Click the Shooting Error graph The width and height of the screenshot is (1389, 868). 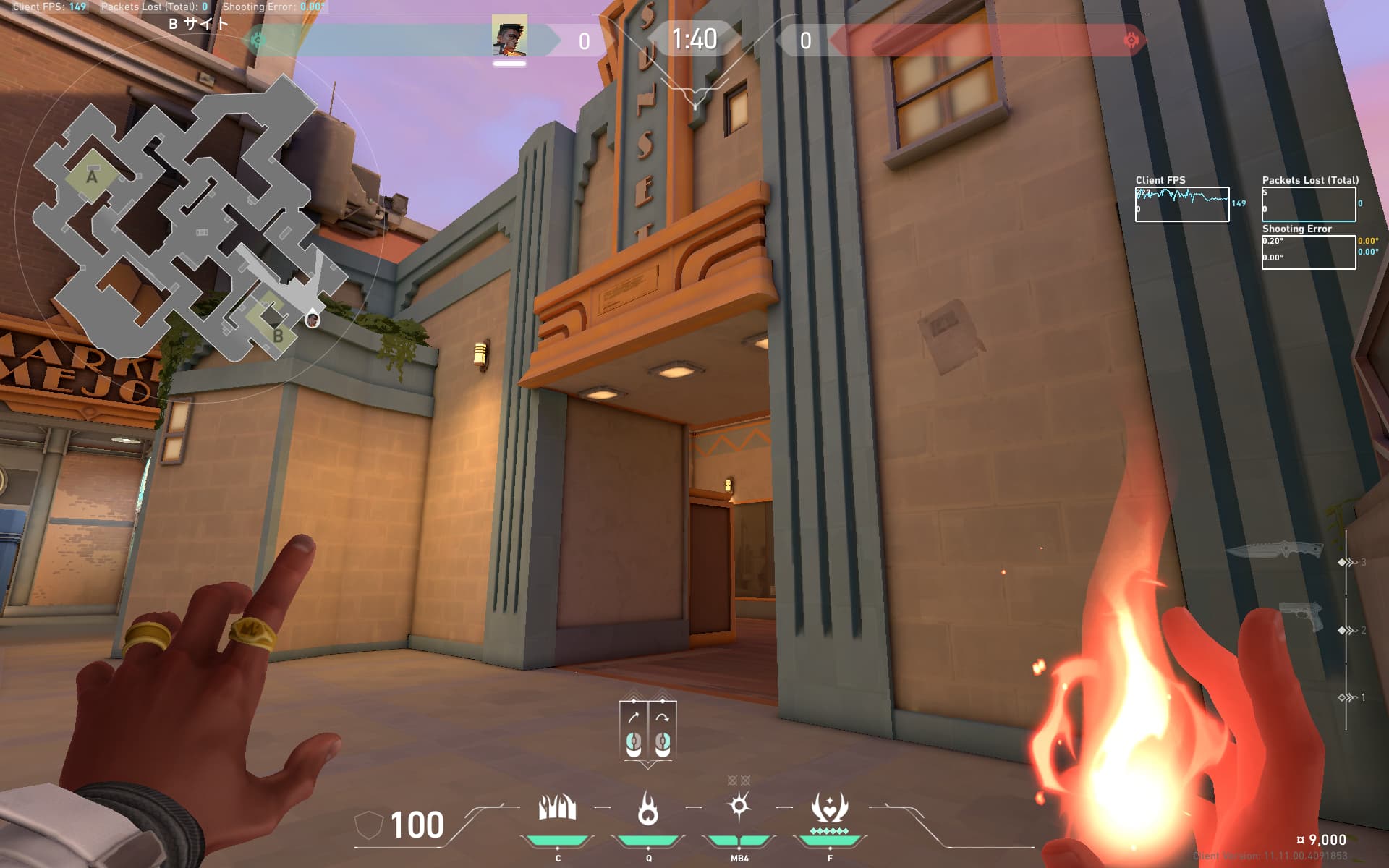1308,252
